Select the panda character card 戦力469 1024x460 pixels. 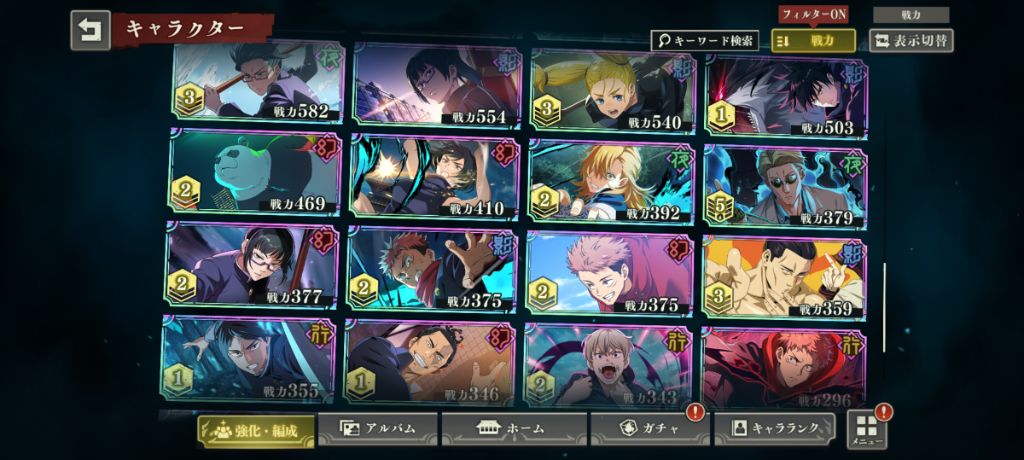tap(256, 172)
